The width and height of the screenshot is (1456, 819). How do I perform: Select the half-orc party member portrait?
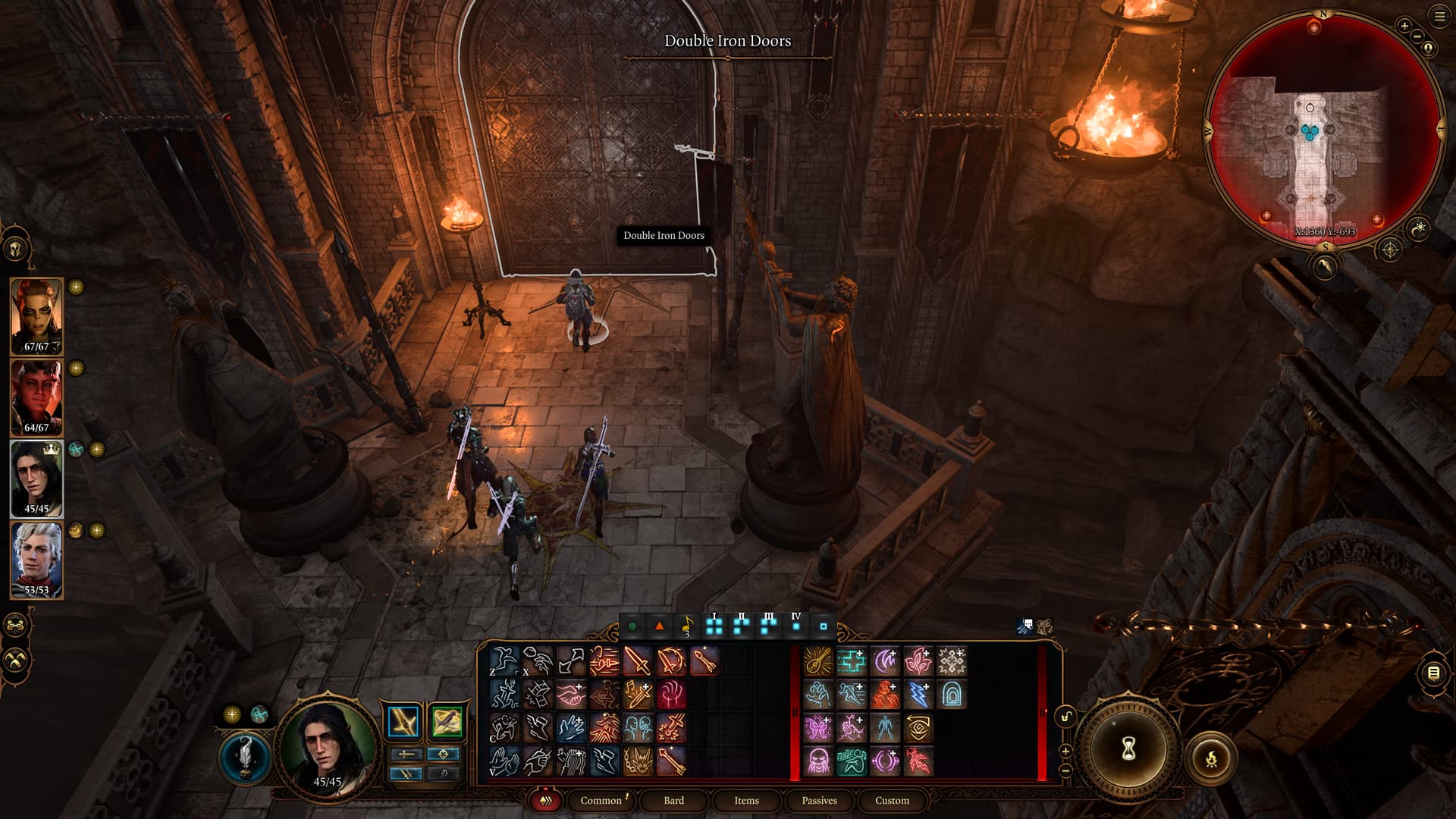[36, 315]
